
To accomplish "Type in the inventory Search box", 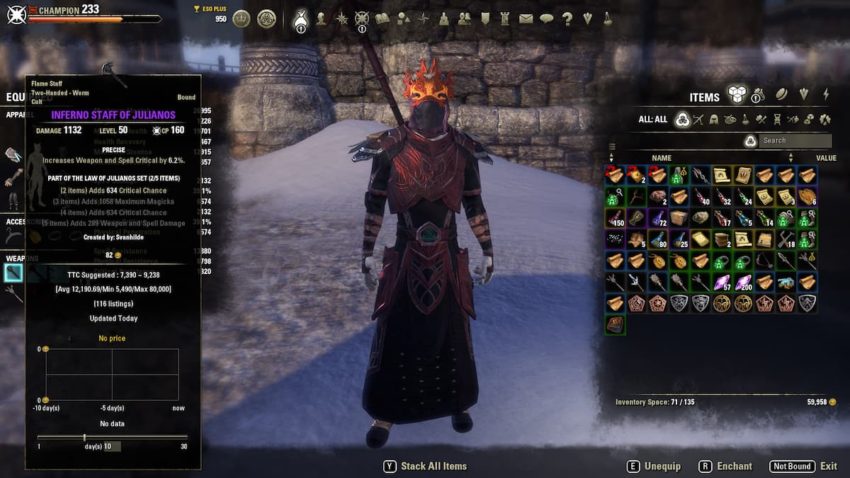I will pos(794,141).
